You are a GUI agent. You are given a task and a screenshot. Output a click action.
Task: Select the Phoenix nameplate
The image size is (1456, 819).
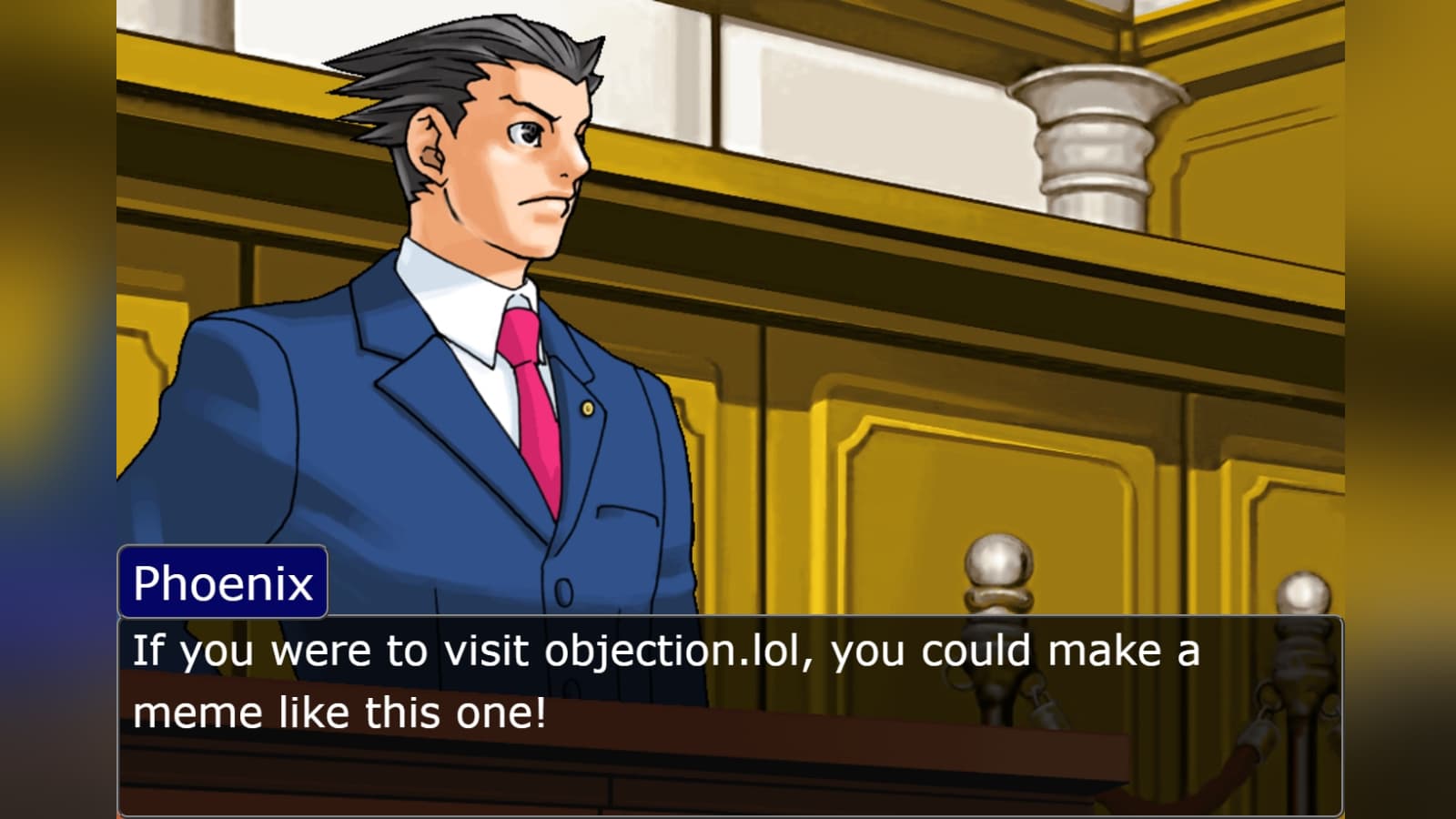(221, 581)
